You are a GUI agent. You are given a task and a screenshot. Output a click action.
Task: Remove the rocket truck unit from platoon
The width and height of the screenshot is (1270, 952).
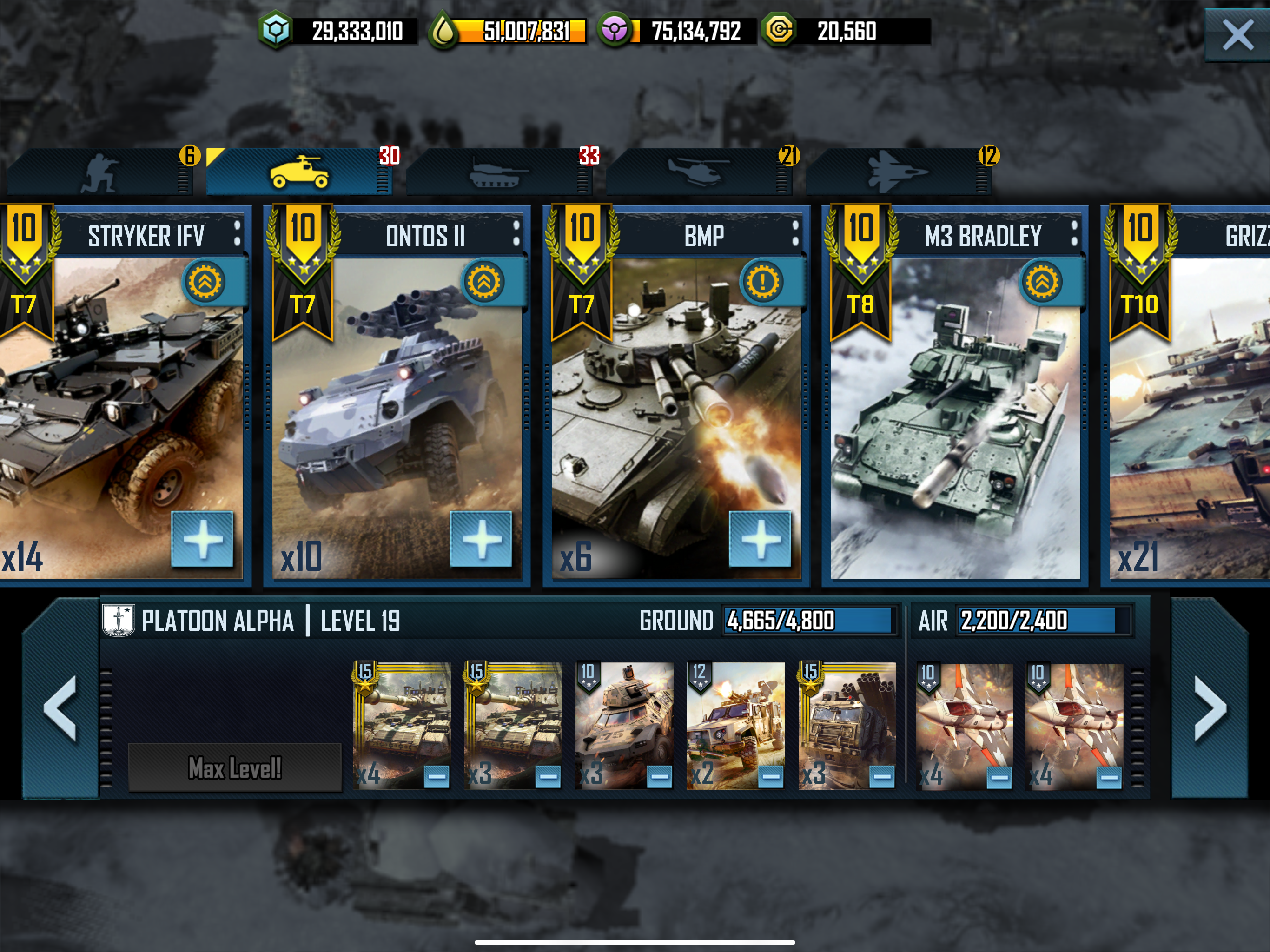[x=882, y=777]
